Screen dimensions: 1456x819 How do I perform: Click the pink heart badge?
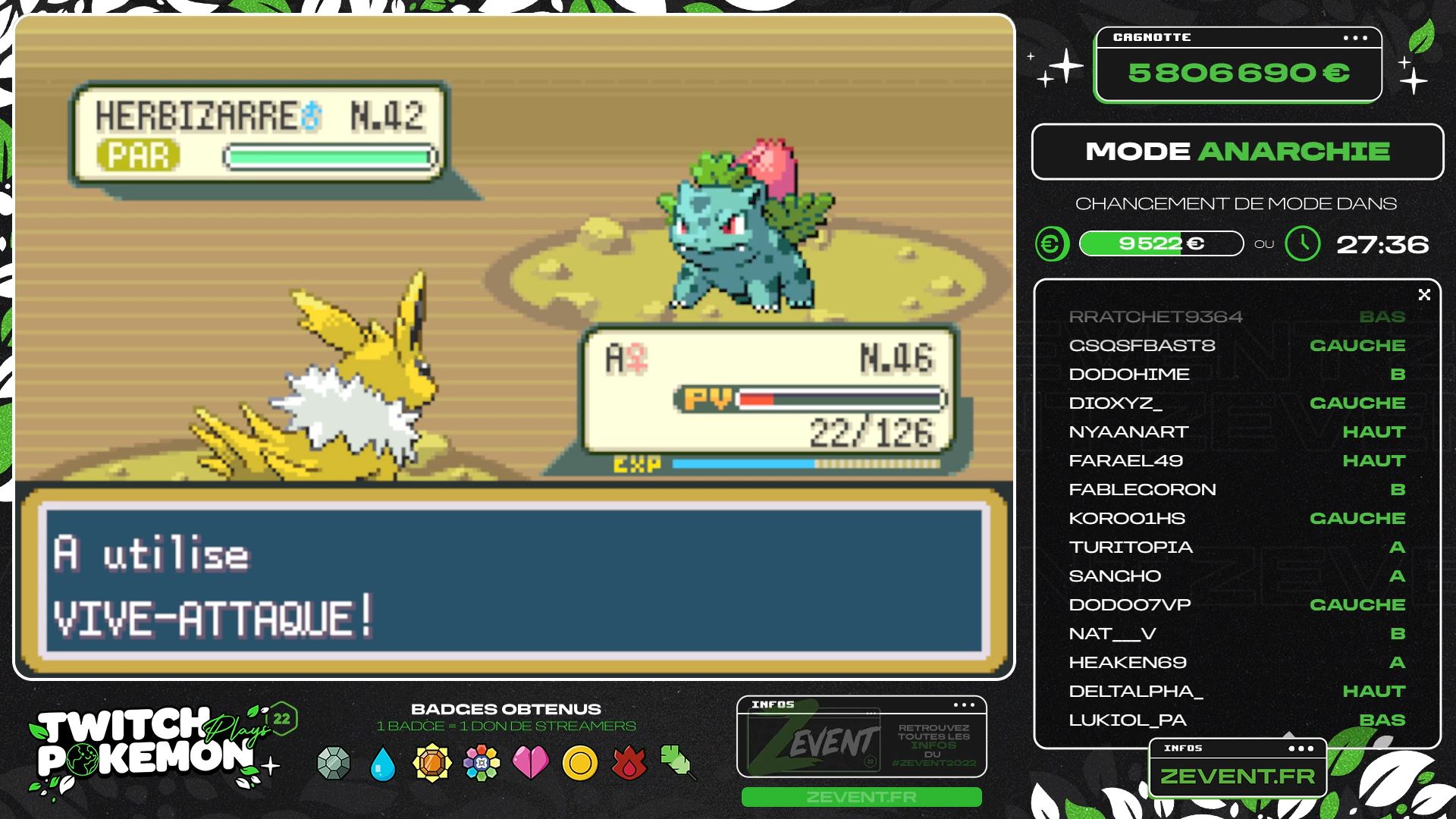click(x=531, y=763)
